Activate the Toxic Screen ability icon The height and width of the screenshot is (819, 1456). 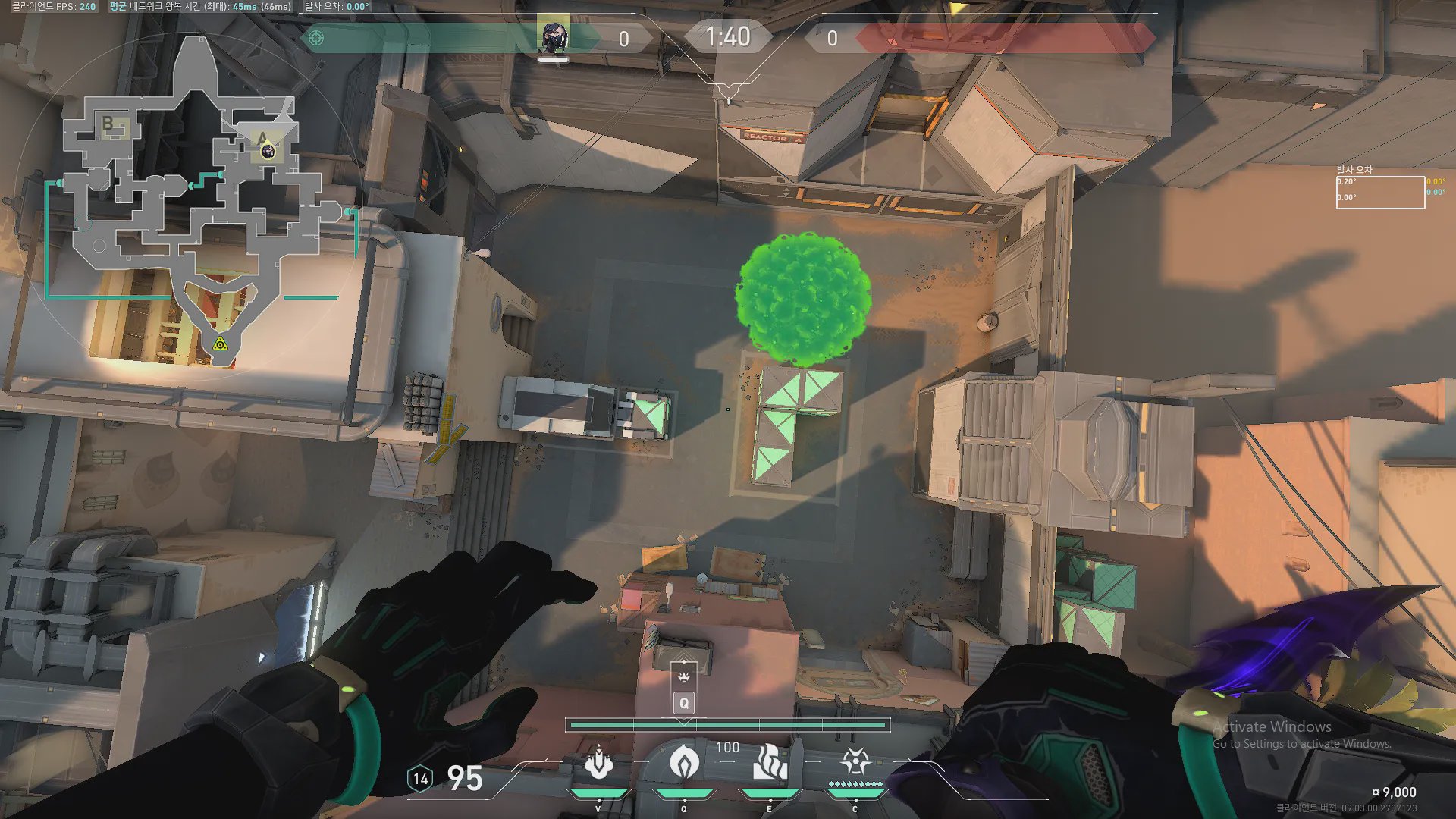coord(770,762)
